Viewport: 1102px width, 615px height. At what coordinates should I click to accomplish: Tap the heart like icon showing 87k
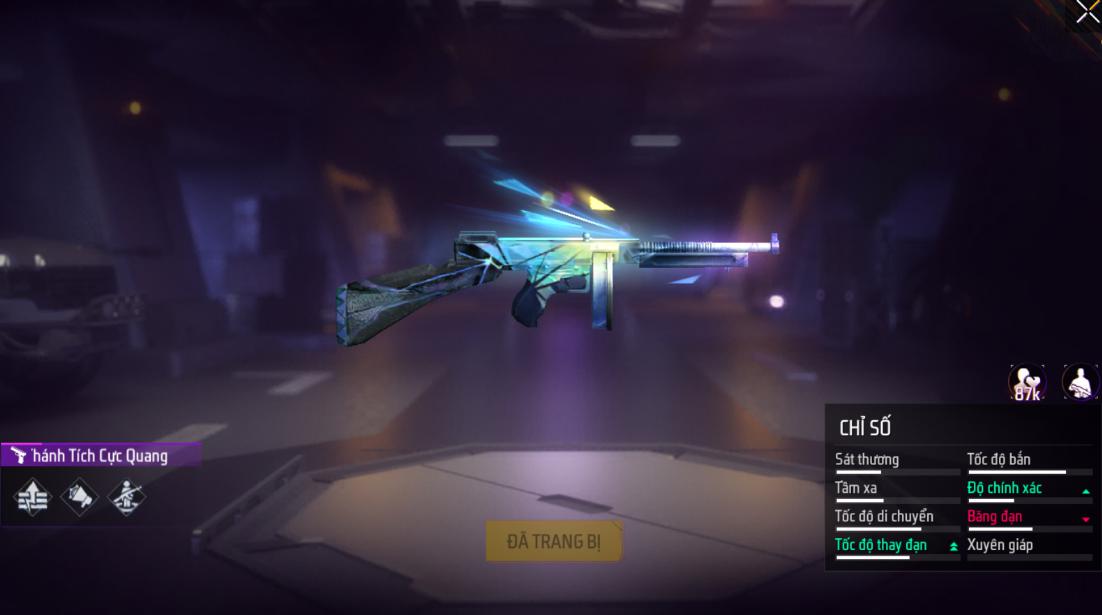click(x=1027, y=382)
